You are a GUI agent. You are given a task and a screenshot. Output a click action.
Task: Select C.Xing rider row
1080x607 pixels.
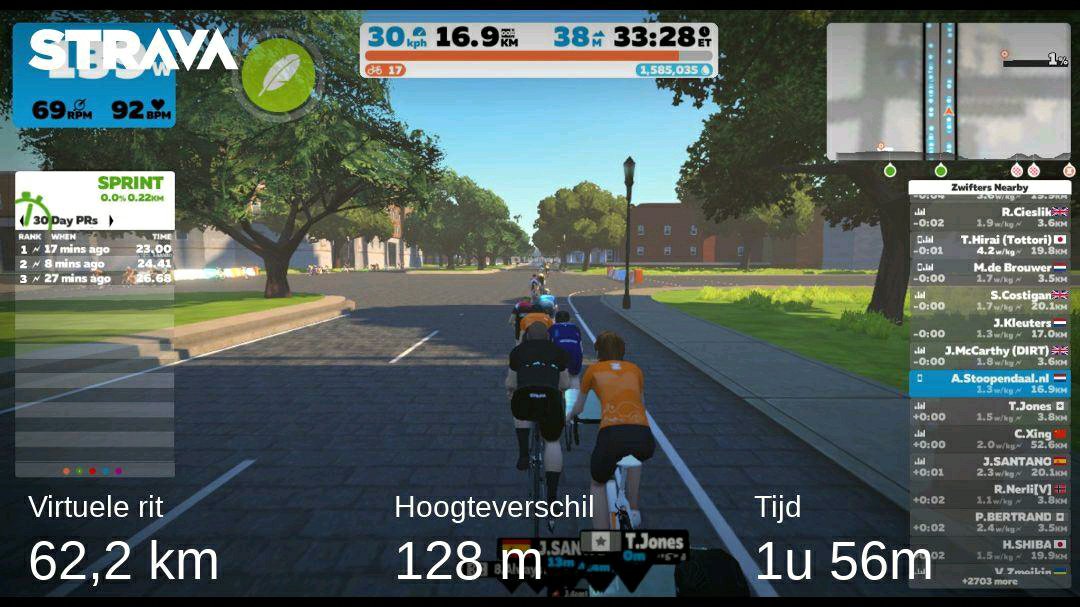989,439
